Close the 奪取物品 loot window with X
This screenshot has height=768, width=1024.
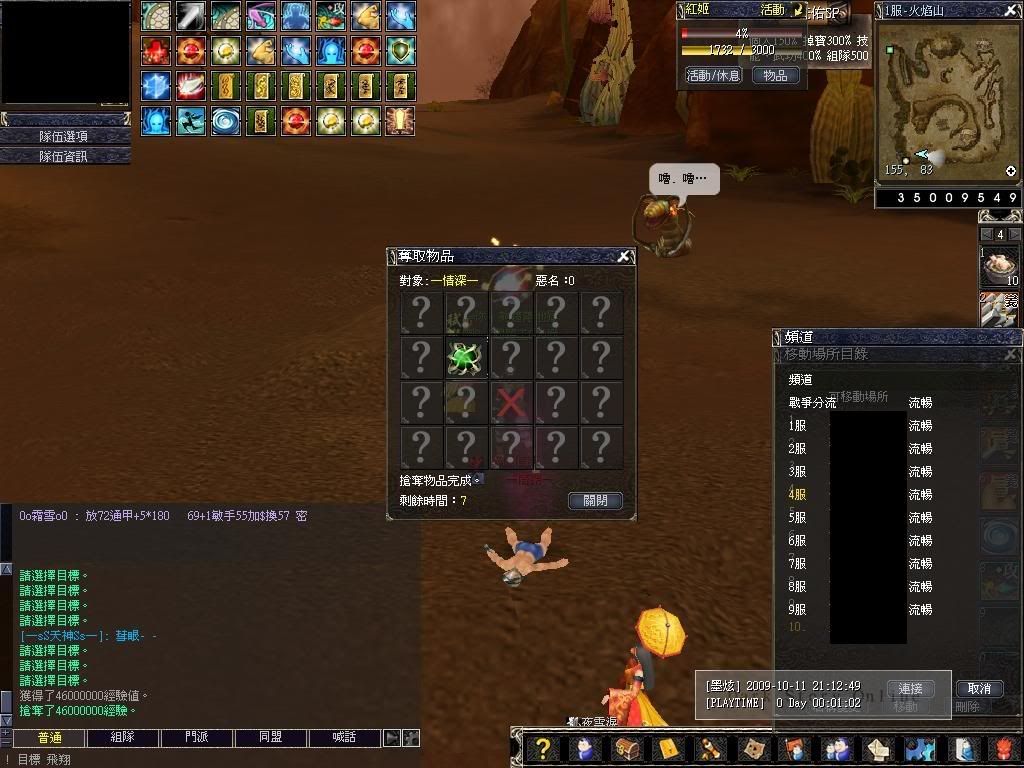624,257
